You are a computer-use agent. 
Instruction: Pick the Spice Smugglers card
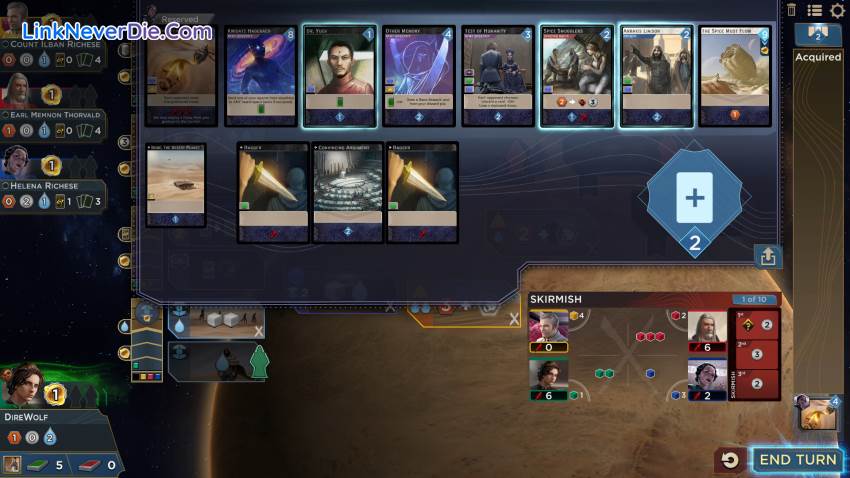(x=577, y=77)
